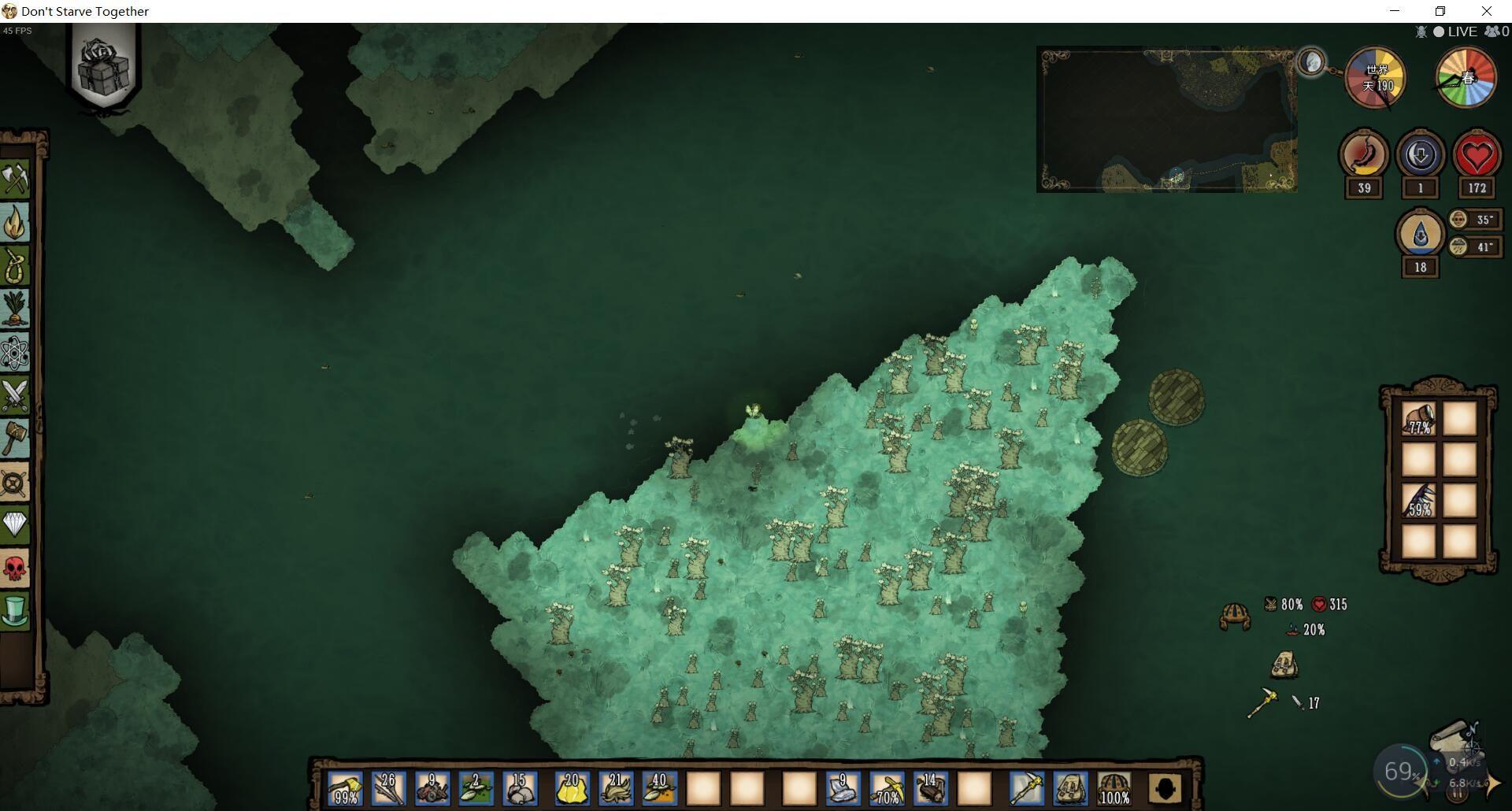The width and height of the screenshot is (1512, 811).
Task: Select the gold nugget stack of 20
Action: (x=572, y=788)
